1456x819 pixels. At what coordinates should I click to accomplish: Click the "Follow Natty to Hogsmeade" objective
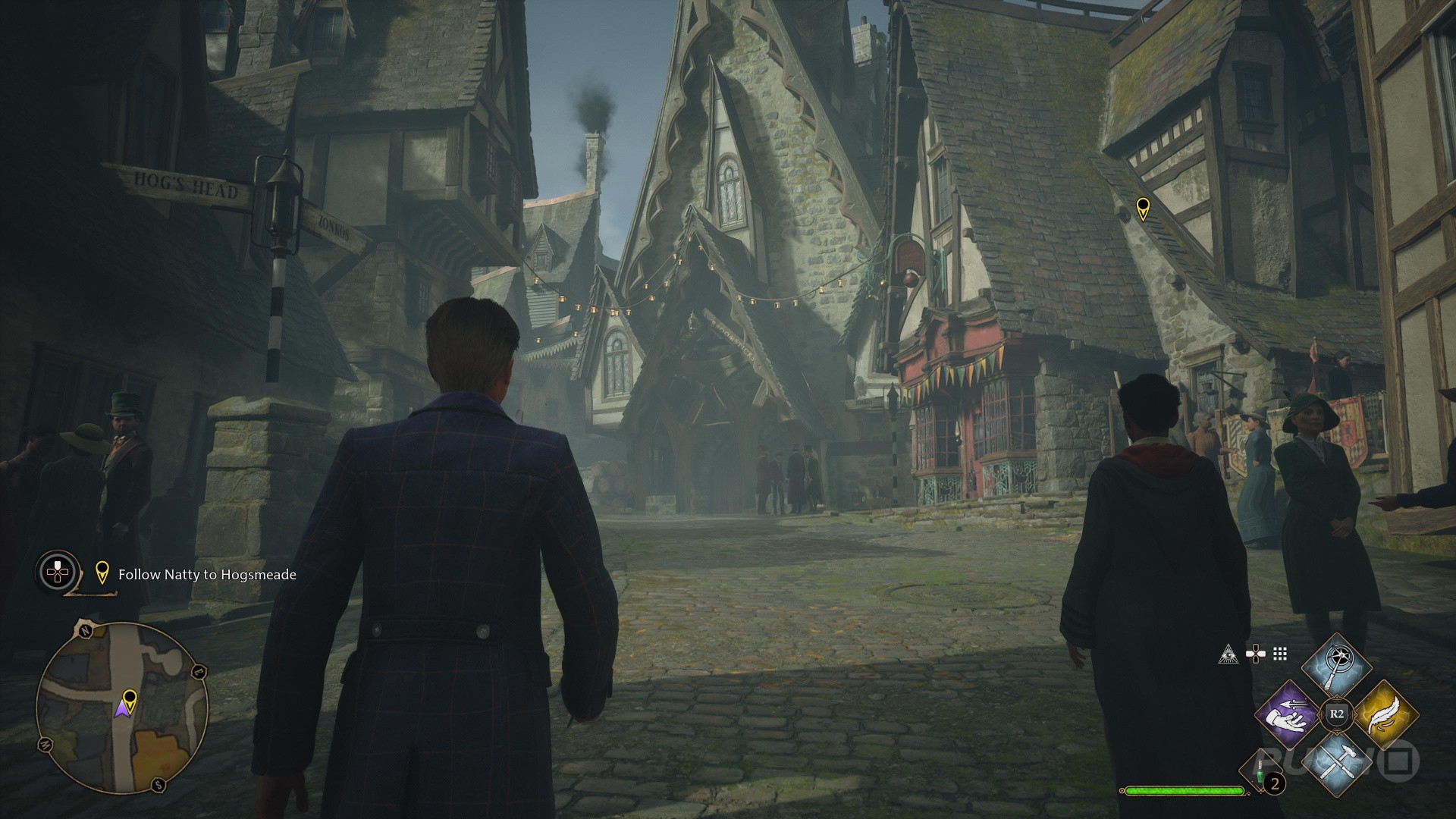[206, 575]
